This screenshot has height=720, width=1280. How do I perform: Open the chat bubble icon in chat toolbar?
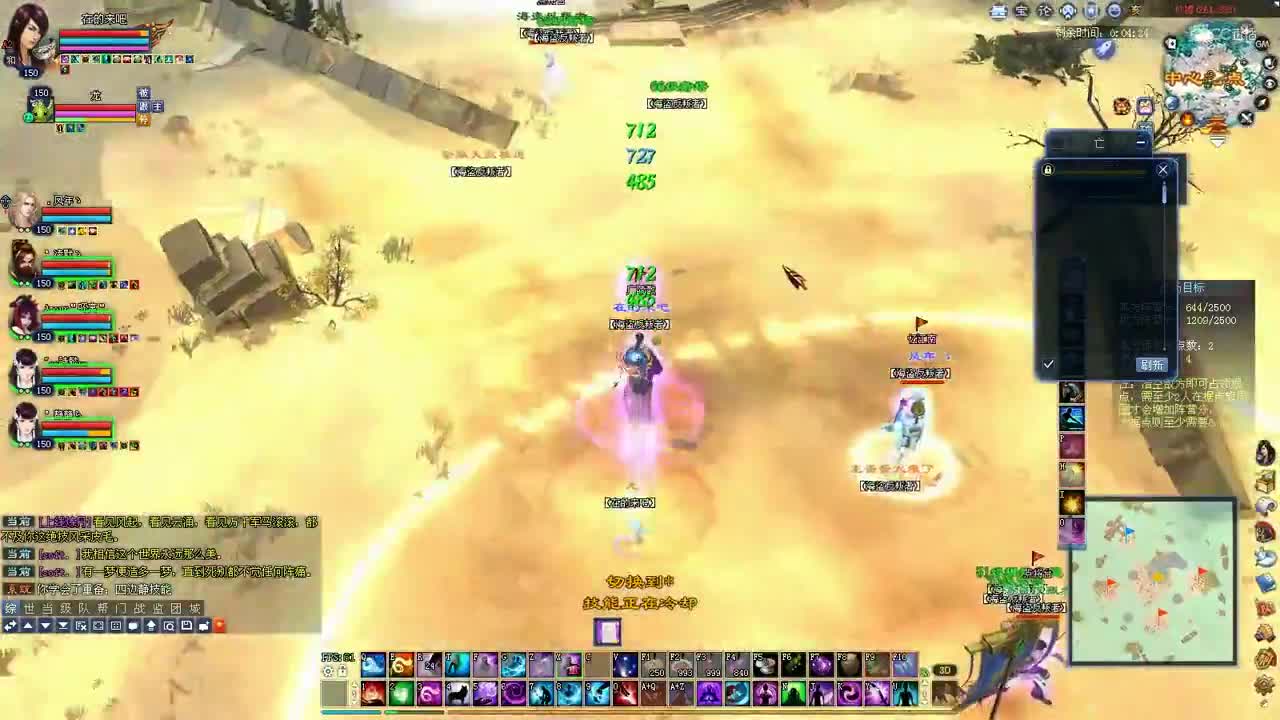click(133, 625)
